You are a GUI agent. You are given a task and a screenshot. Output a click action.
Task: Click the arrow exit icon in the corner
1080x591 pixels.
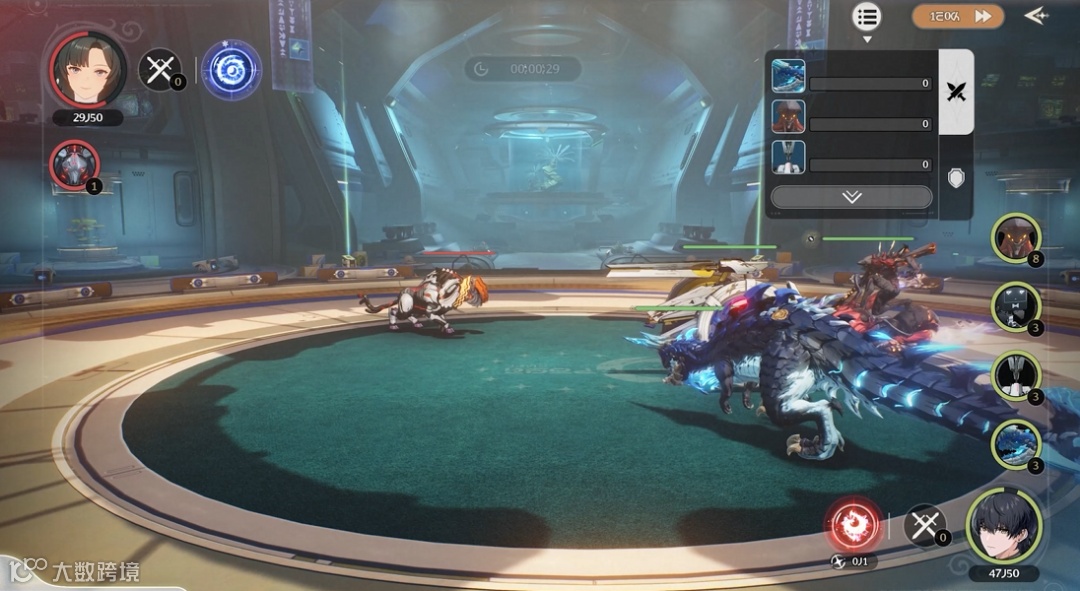(1037, 16)
